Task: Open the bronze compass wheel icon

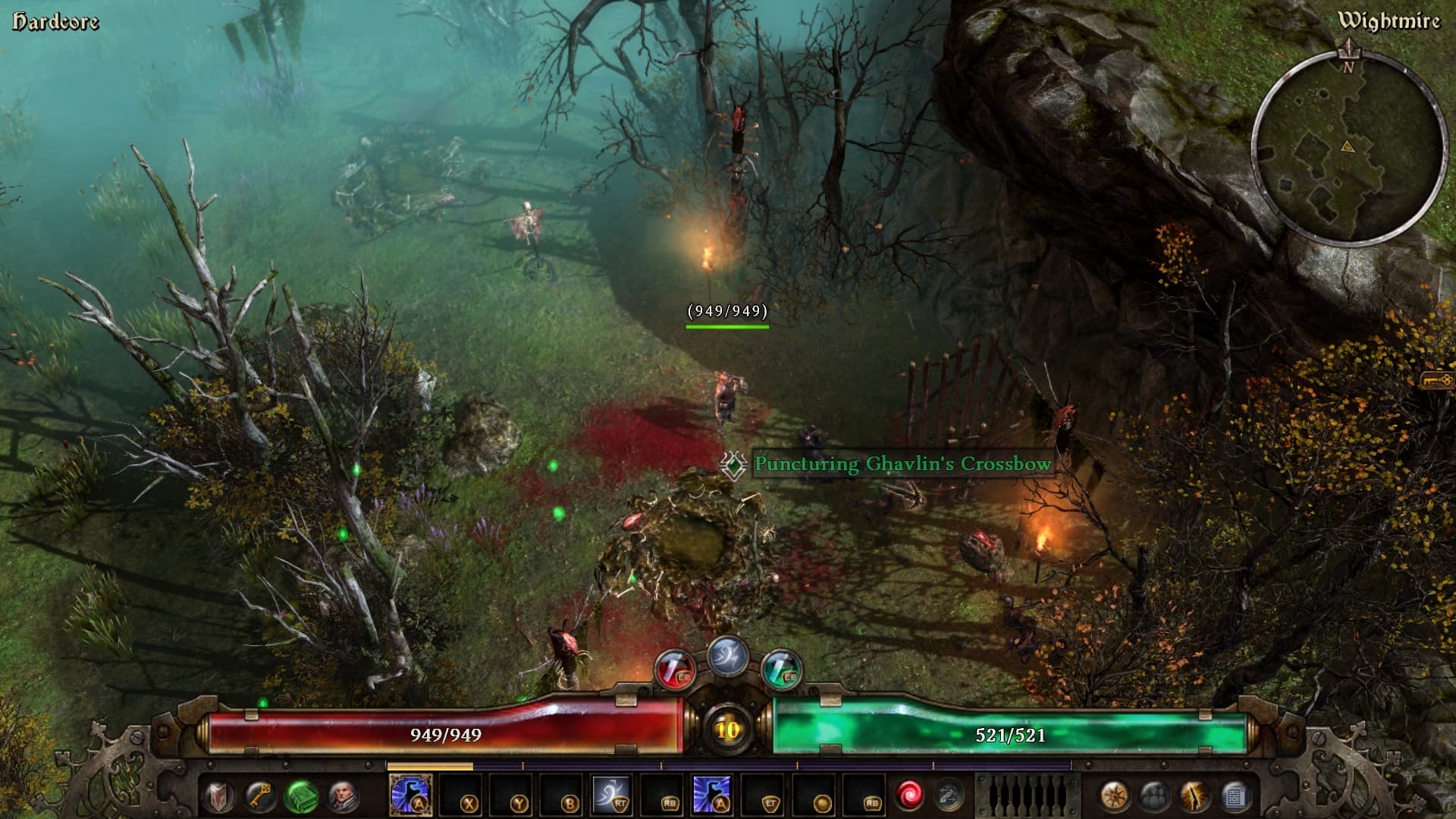Action: pyautogui.click(x=1114, y=796)
